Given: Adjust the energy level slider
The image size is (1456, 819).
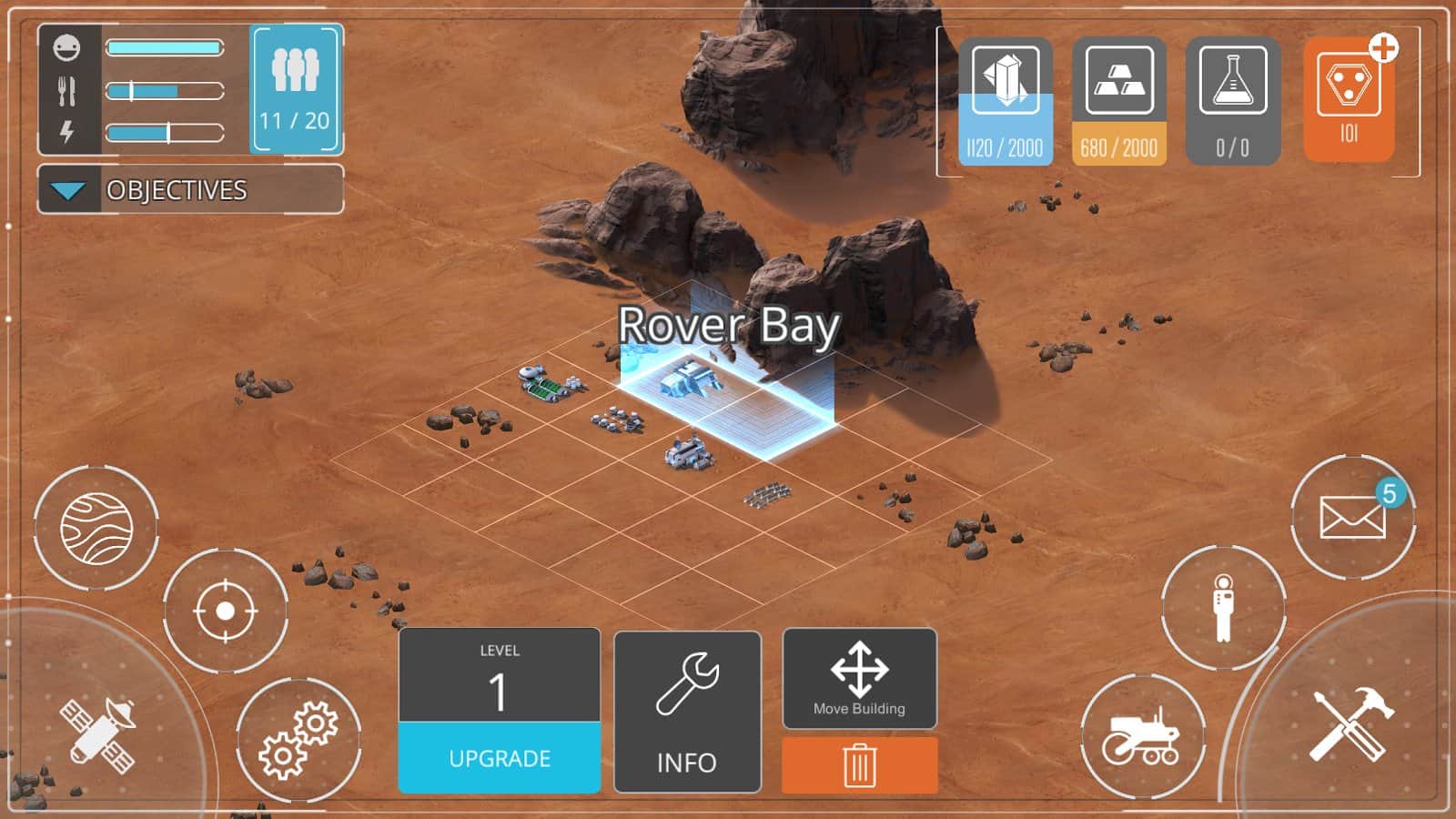Looking at the screenshot, I should tap(167, 134).
